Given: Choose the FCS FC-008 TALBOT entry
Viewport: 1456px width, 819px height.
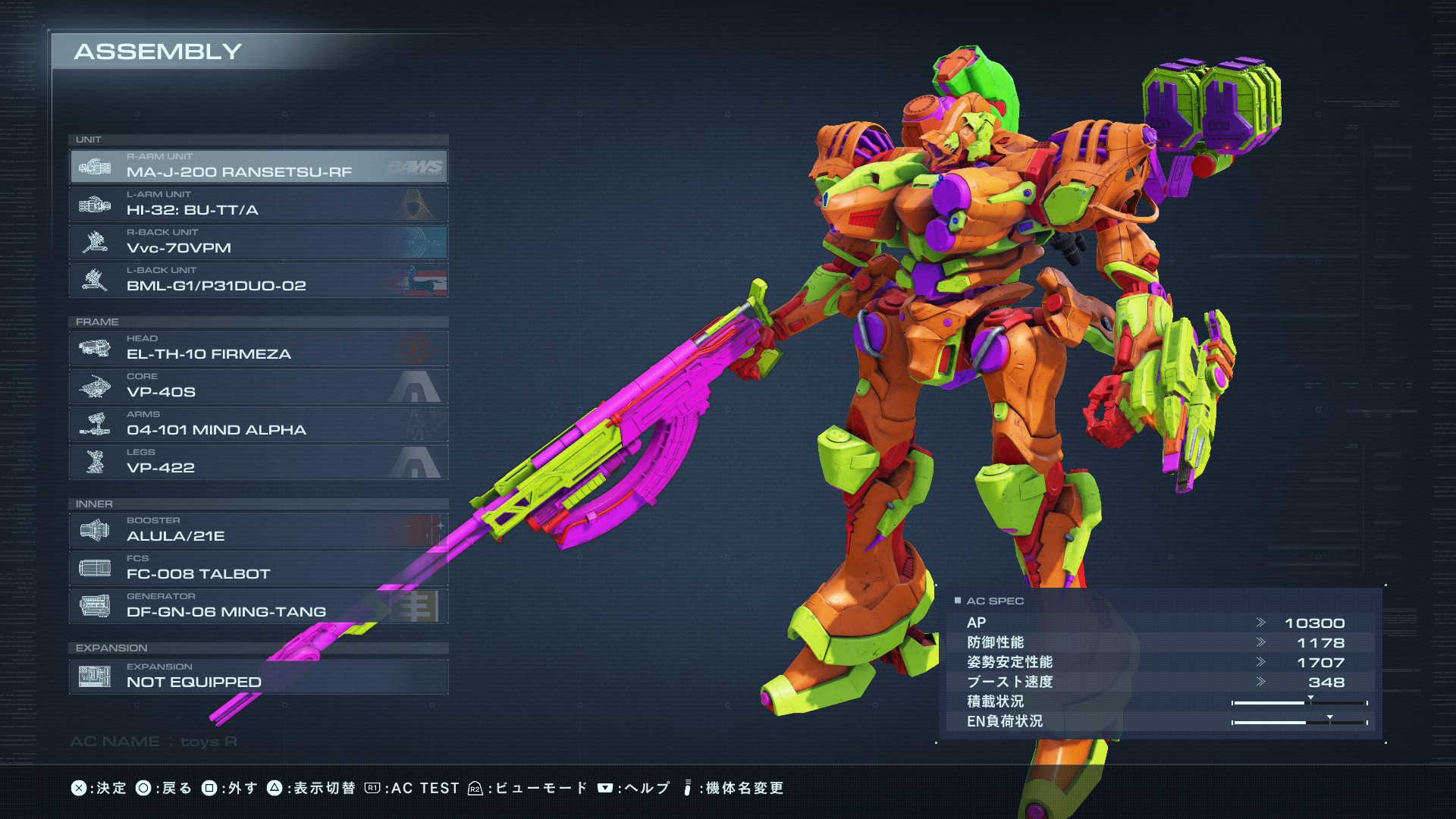Looking at the screenshot, I should (258, 568).
